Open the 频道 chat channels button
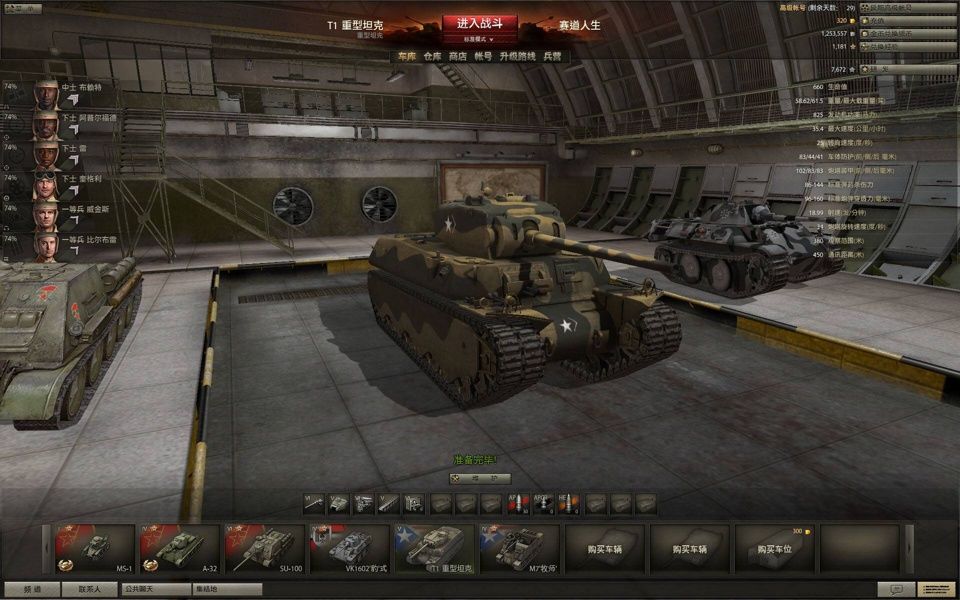Image resolution: width=960 pixels, height=600 pixels. tap(32, 589)
